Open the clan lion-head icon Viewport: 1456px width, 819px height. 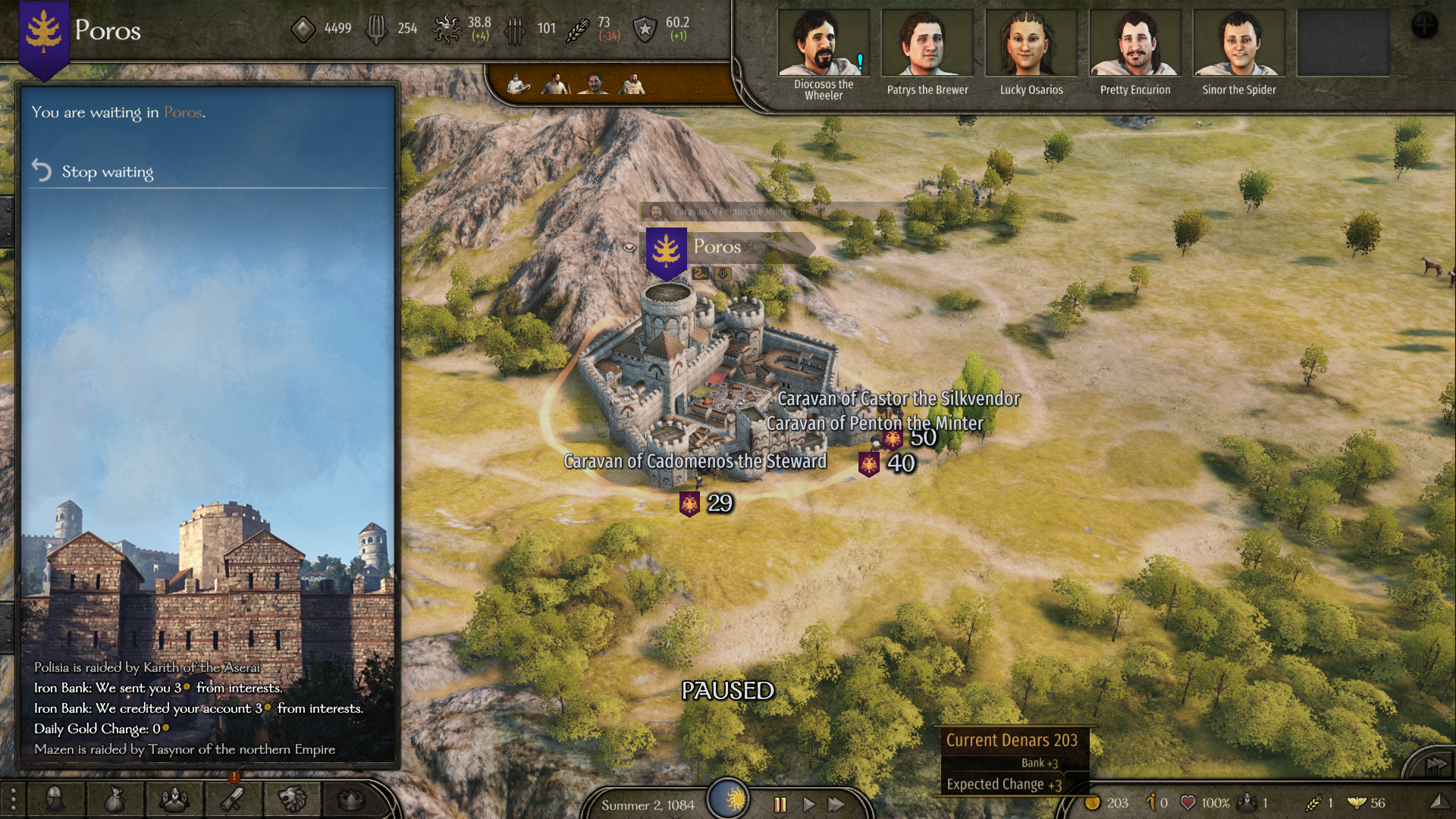292,799
